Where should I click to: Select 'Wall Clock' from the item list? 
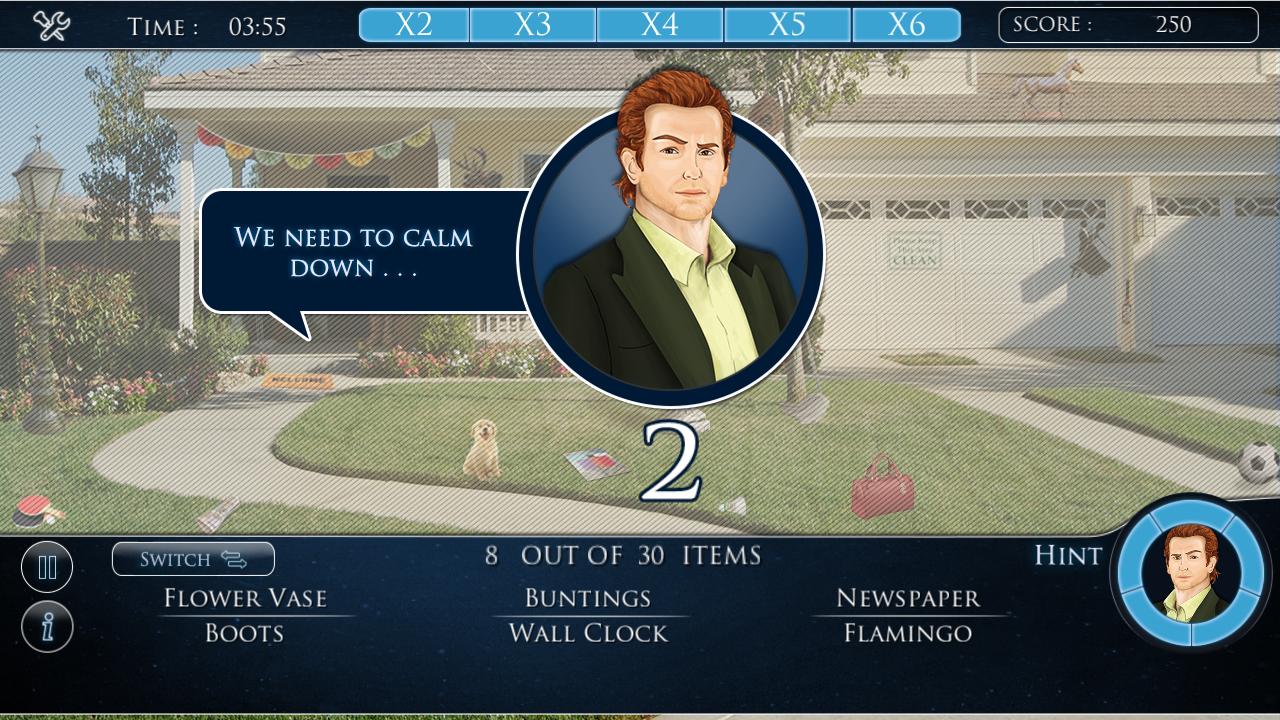[584, 632]
